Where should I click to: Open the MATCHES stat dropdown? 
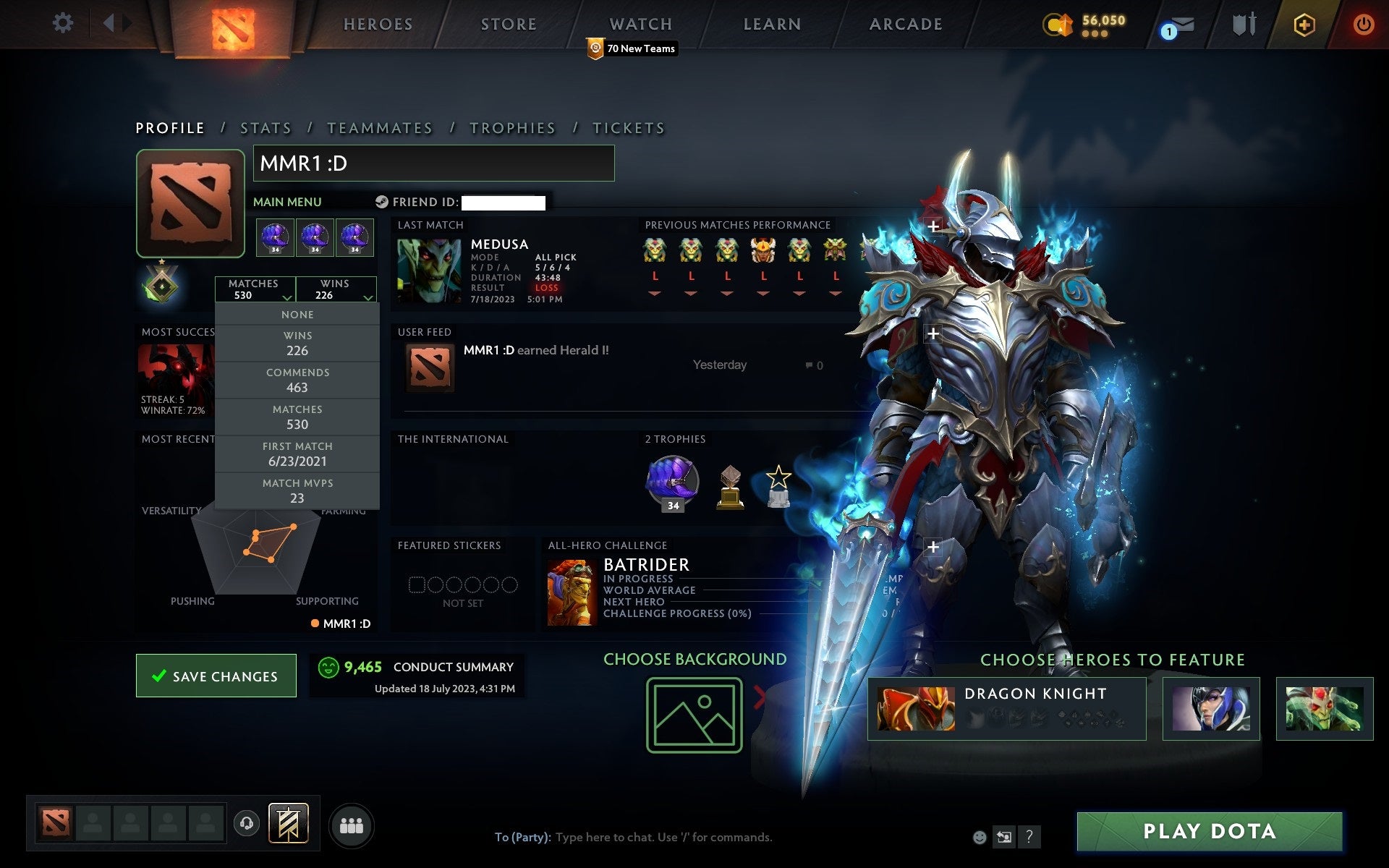pos(255,289)
